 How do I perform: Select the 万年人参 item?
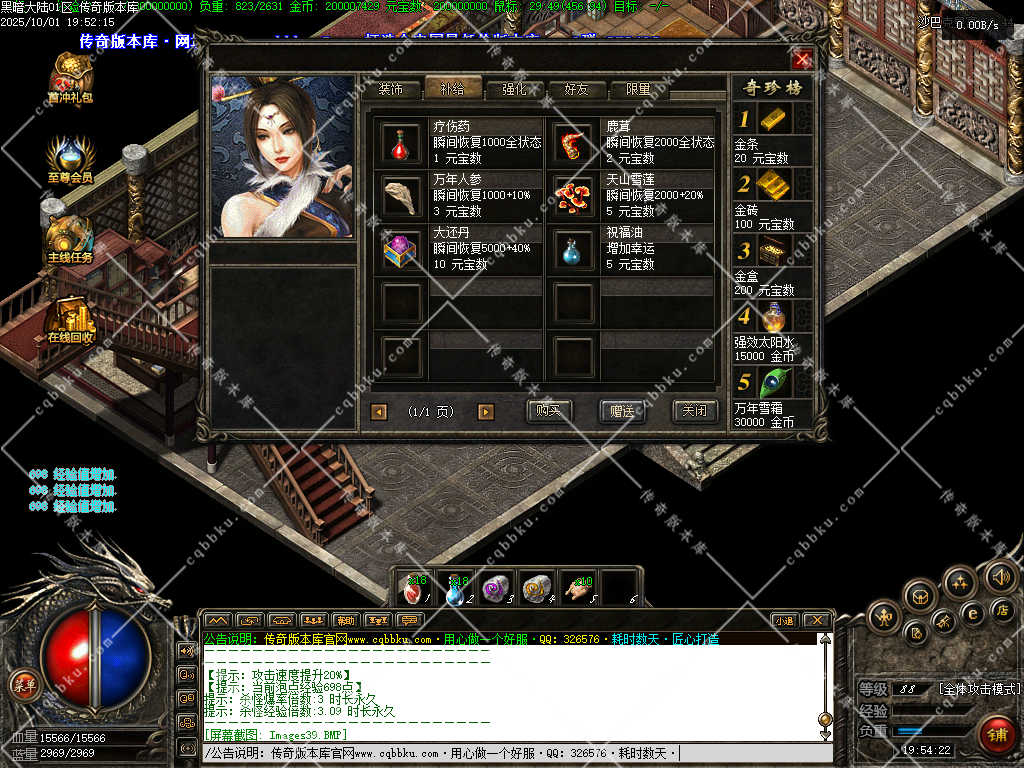(401, 197)
